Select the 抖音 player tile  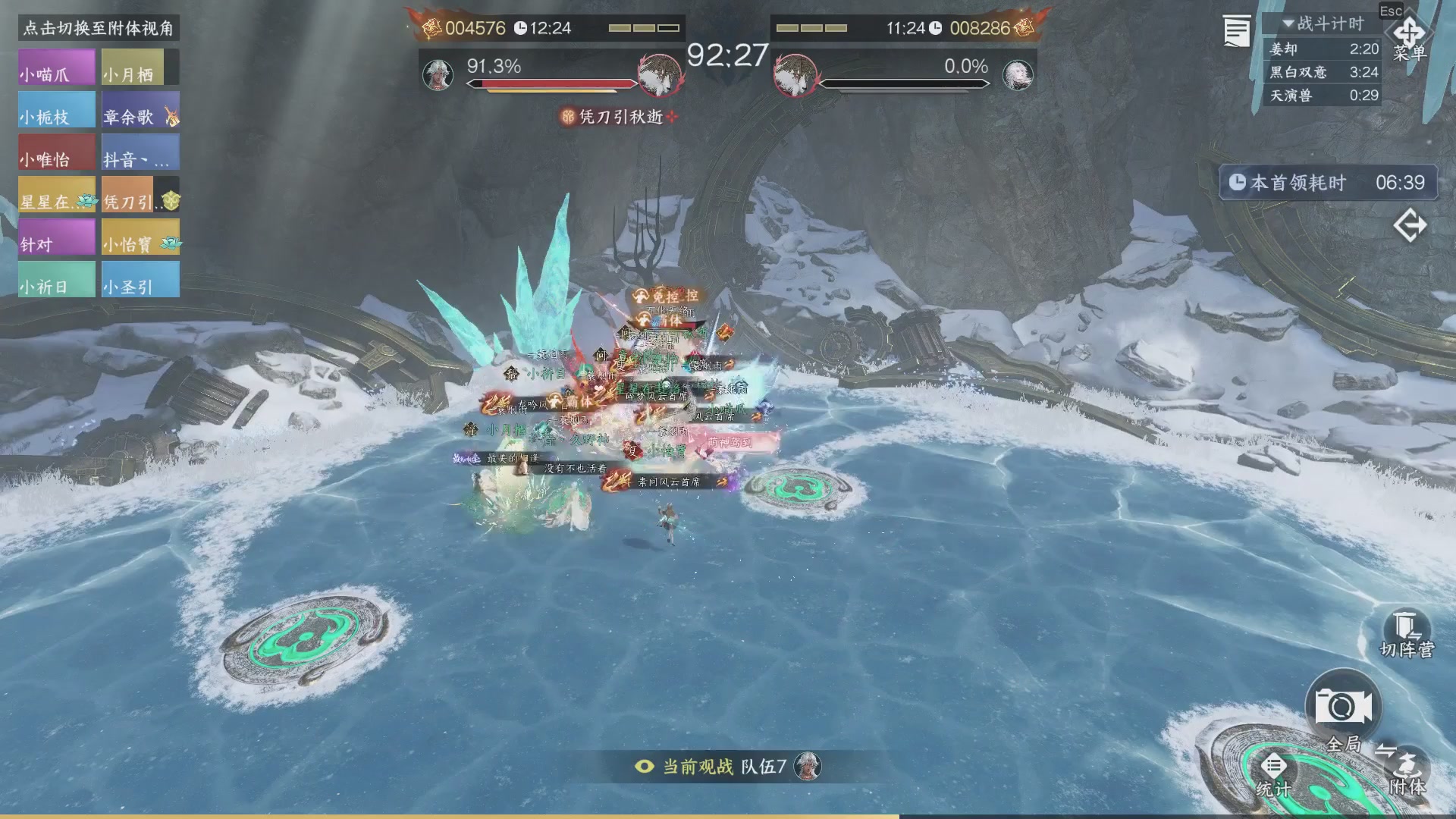(x=140, y=152)
